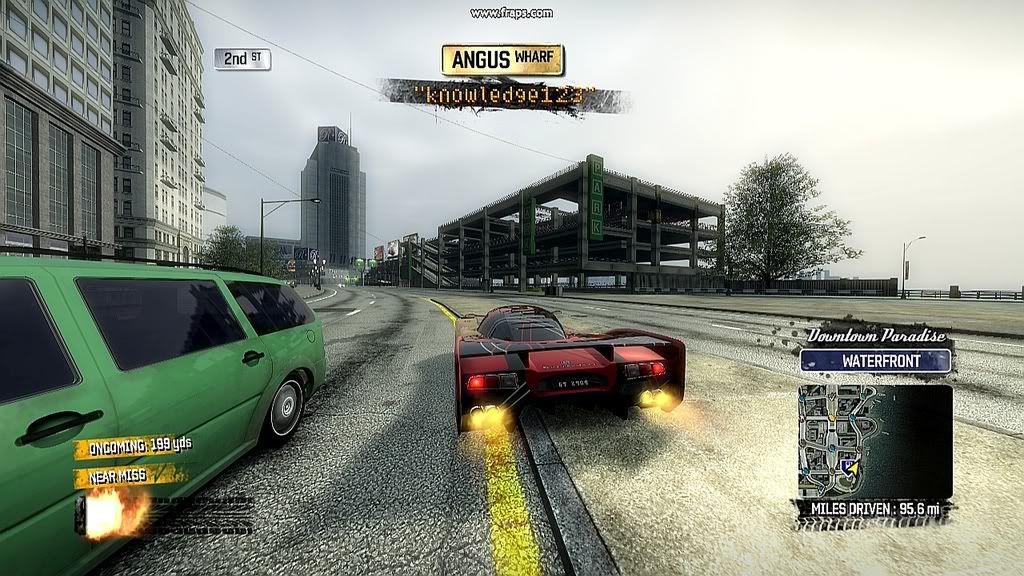Click the 2nd St street sign
This screenshot has width=1024, height=576.
point(242,59)
